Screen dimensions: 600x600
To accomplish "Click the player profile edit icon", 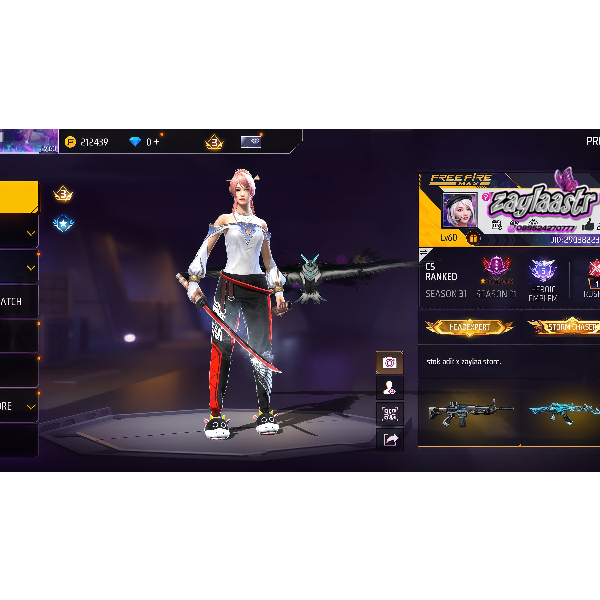I will pyautogui.click(x=389, y=388).
